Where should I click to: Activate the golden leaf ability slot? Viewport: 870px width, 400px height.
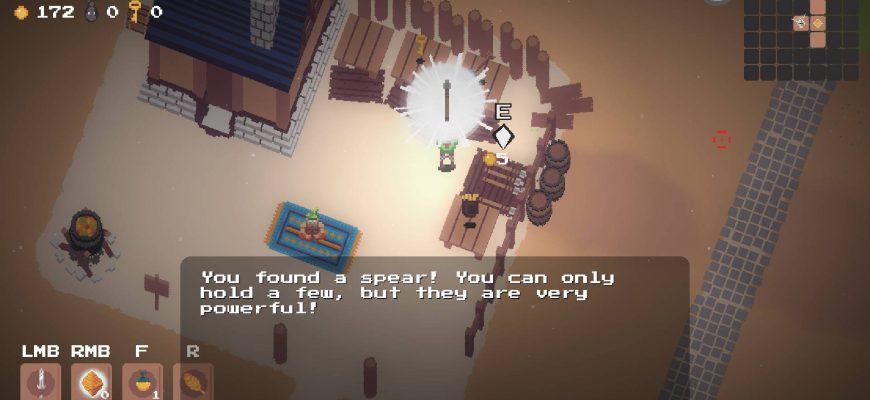193,382
